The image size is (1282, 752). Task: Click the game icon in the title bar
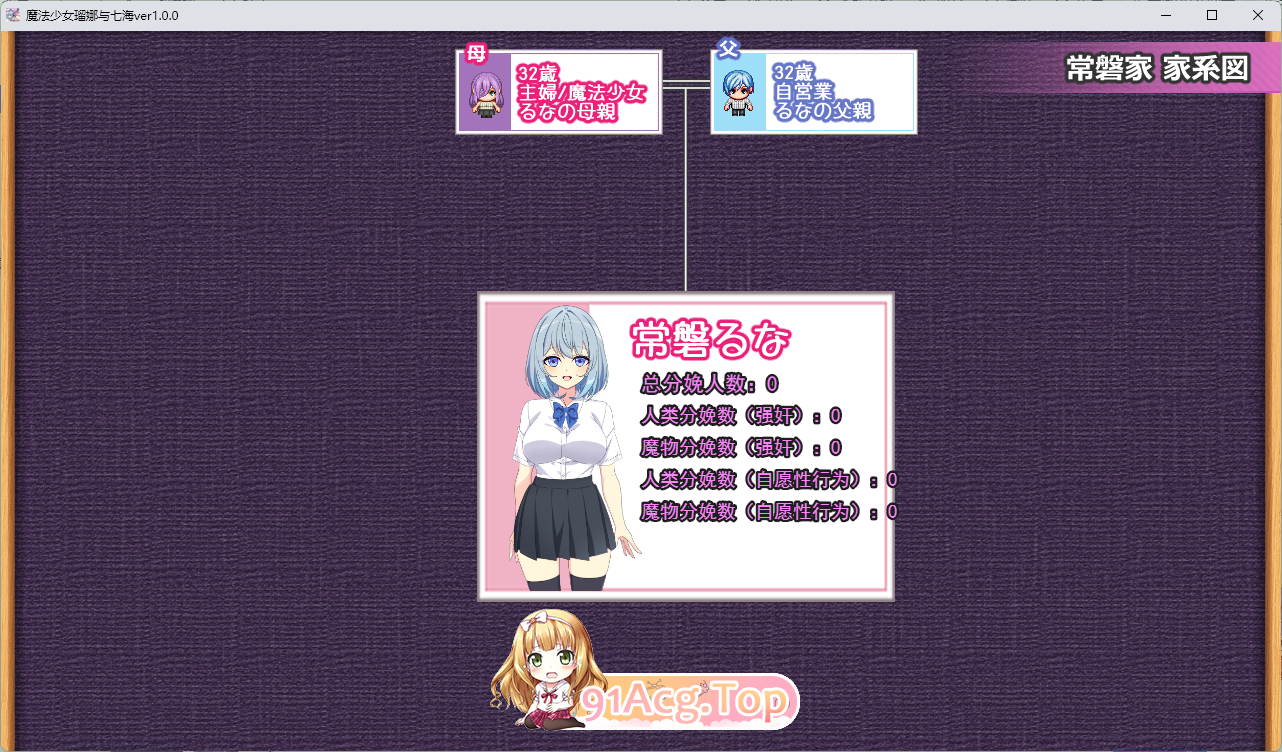(12, 15)
